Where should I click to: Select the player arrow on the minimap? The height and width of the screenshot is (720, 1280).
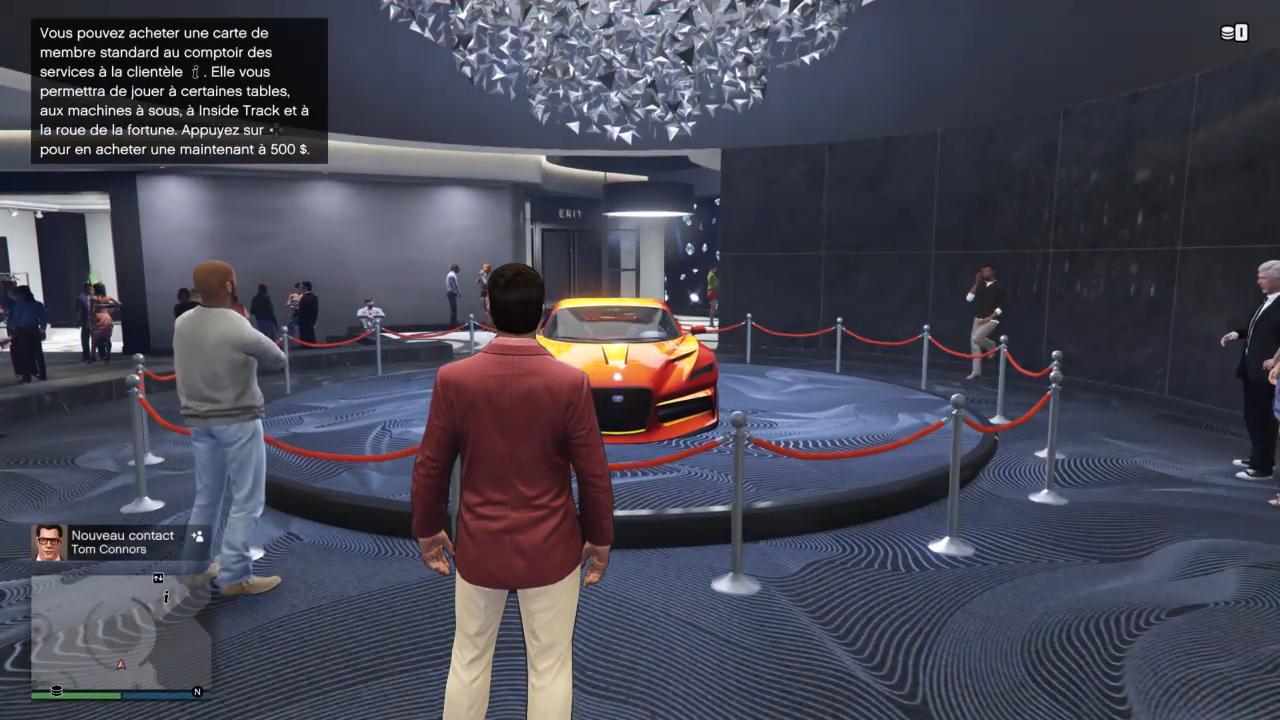tap(121, 663)
